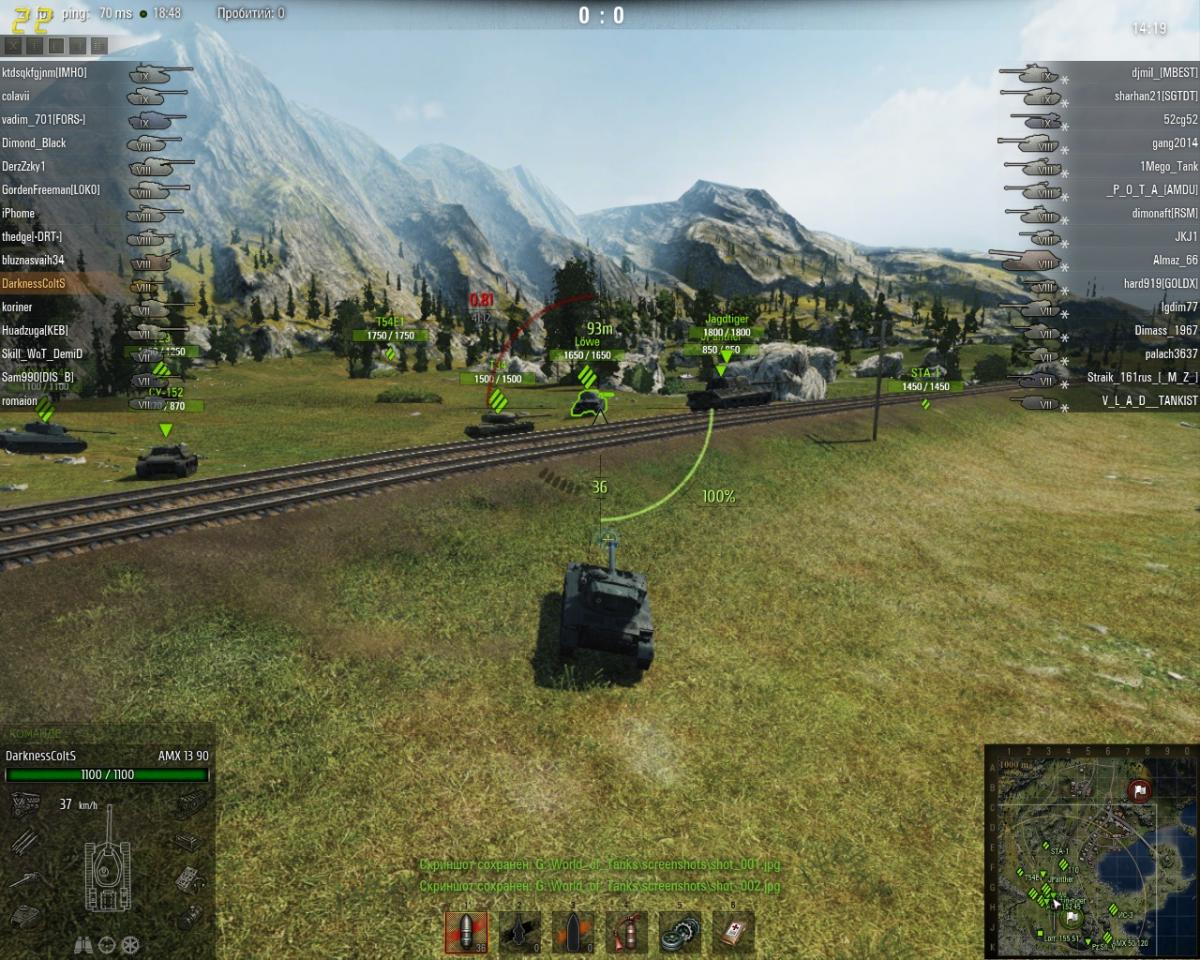Select player ktdsqkfgjnm[IMHO] in the team list
The width and height of the screenshot is (1200, 960).
[45, 73]
